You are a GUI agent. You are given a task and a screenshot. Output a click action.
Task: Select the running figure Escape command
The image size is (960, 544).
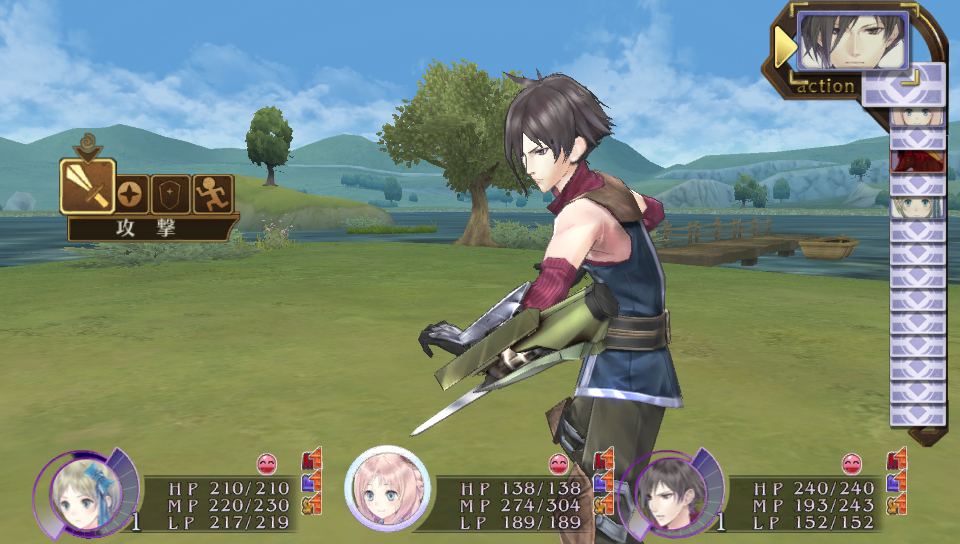coord(213,194)
